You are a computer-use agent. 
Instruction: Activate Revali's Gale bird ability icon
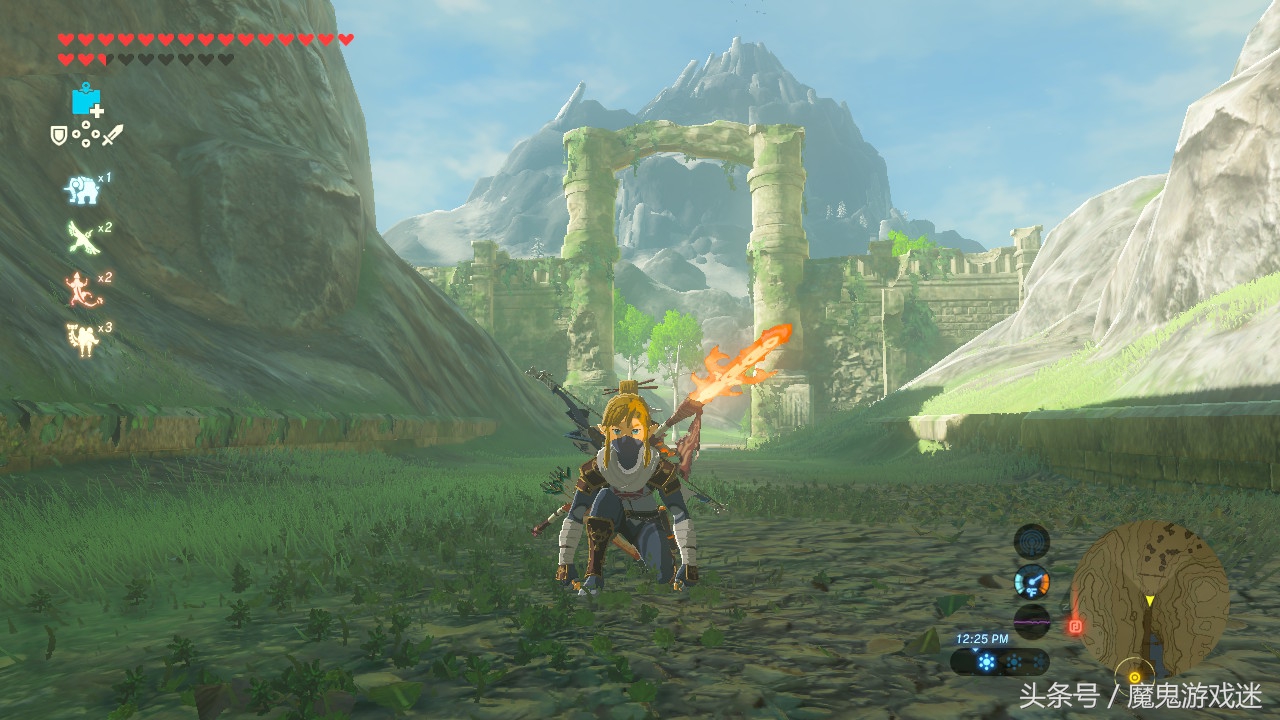(x=81, y=238)
